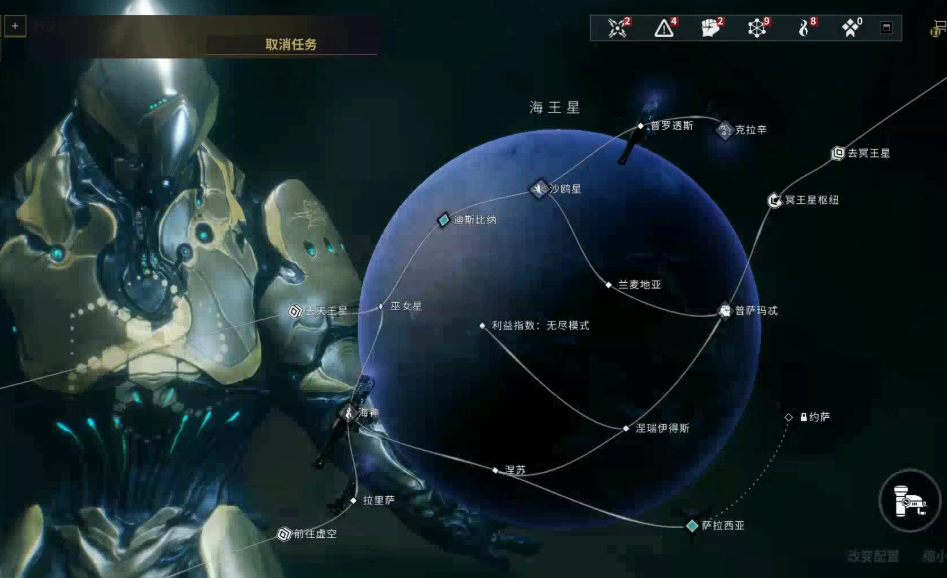Image resolution: width=947 pixels, height=578 pixels.
Task: Open the raised fist syndicate missions icon
Action: coord(711,28)
